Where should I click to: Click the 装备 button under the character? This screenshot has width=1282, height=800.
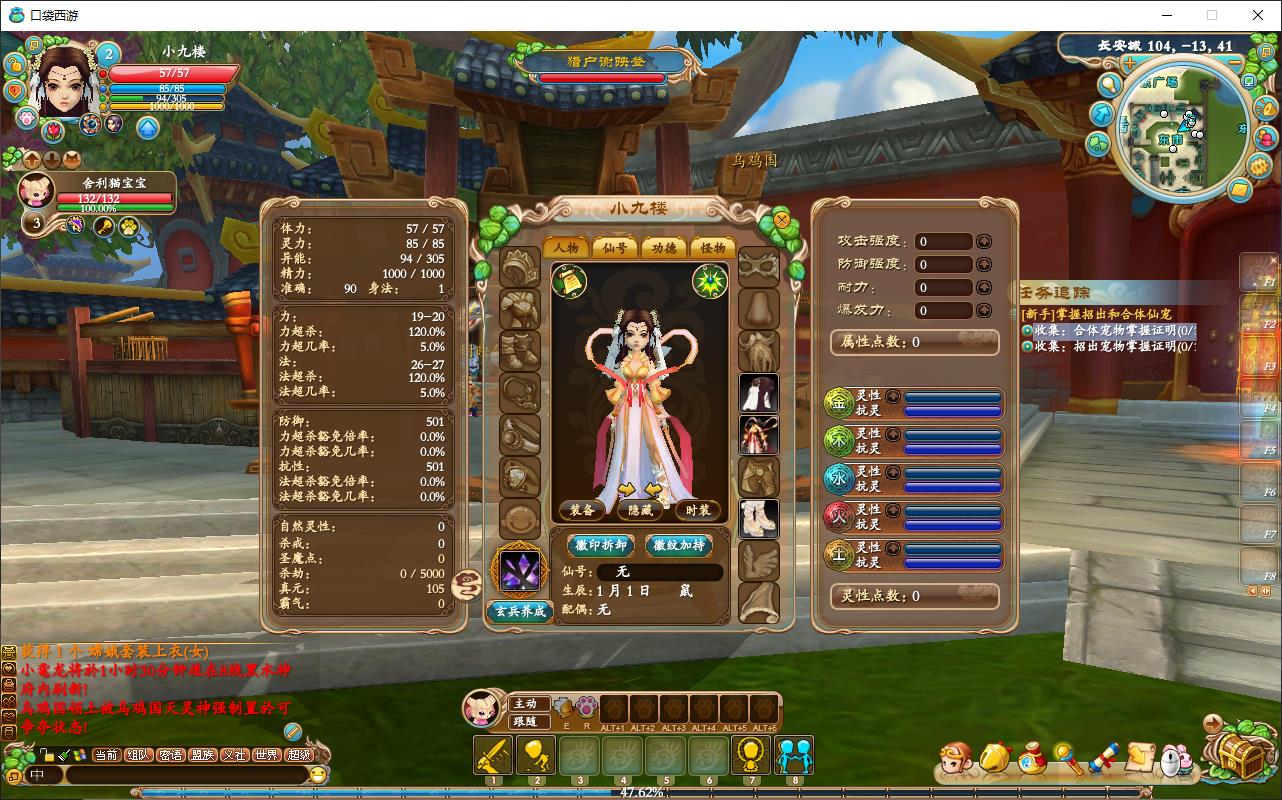point(582,510)
